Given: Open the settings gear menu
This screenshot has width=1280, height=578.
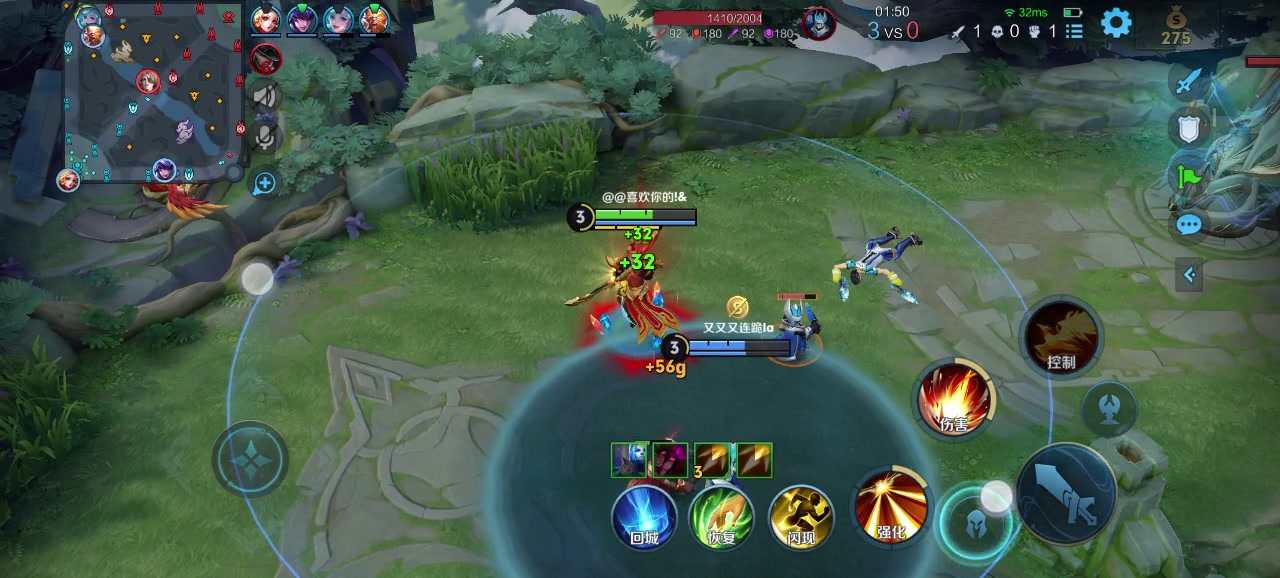Looking at the screenshot, I should click(1116, 23).
